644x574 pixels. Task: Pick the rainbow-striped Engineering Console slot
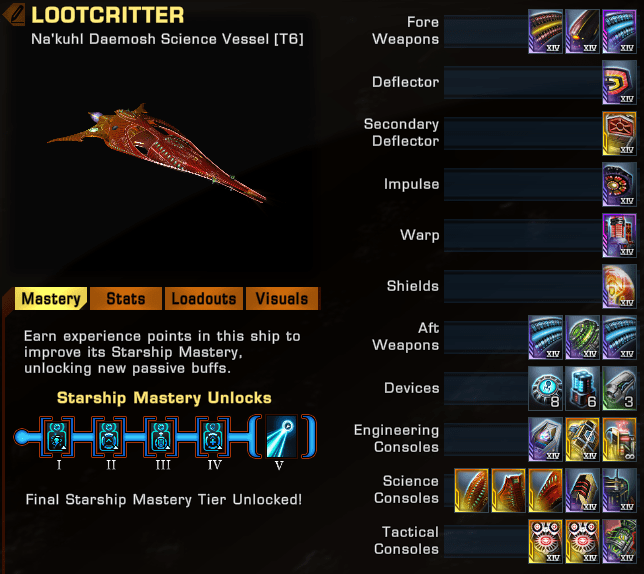(x=620, y=439)
